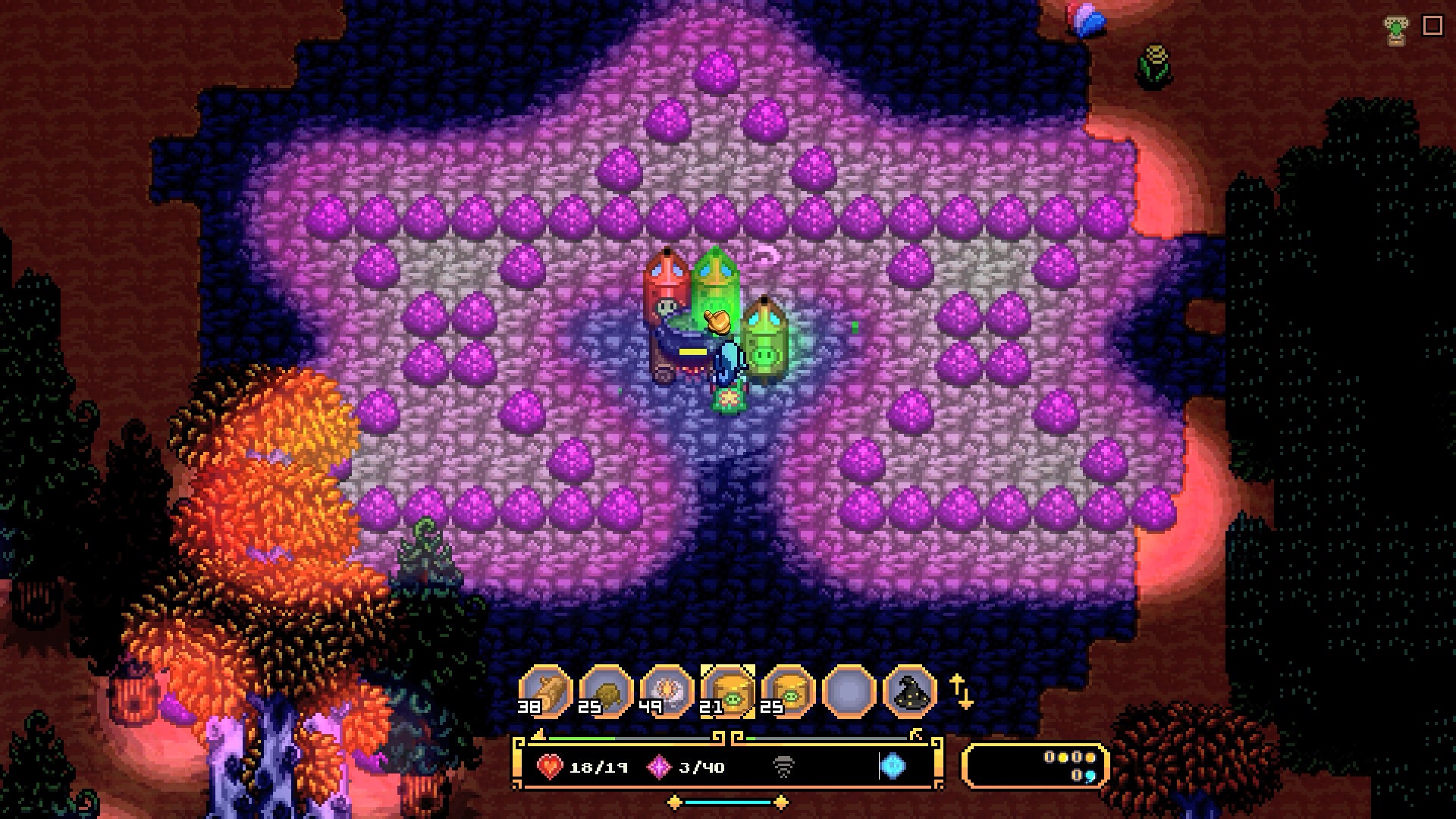The height and width of the screenshot is (819, 1456).
Task: Choose the brown seed pouch slot
Action: tap(606, 690)
